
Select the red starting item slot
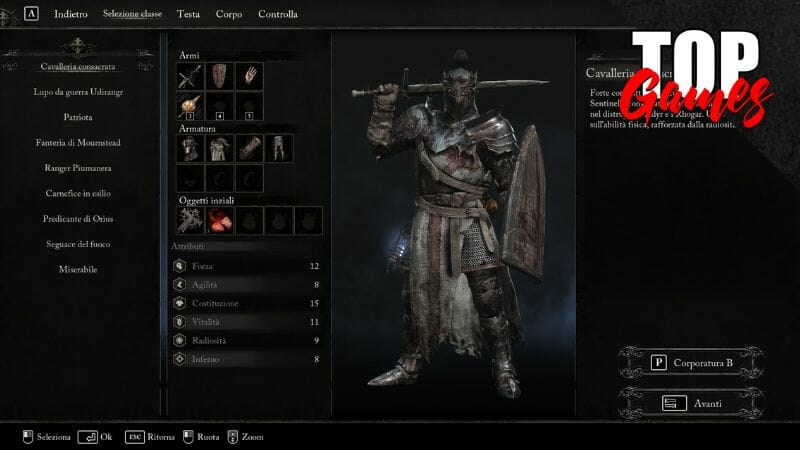(x=219, y=220)
